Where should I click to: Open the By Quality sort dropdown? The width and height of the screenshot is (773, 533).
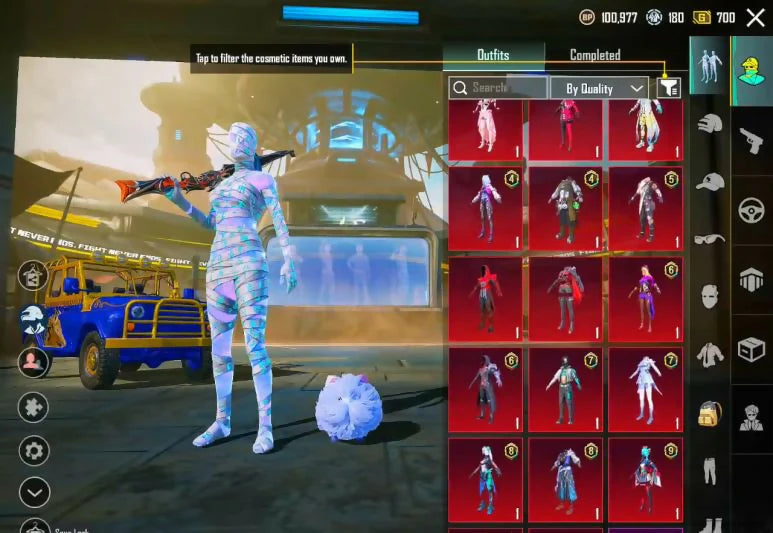click(599, 88)
